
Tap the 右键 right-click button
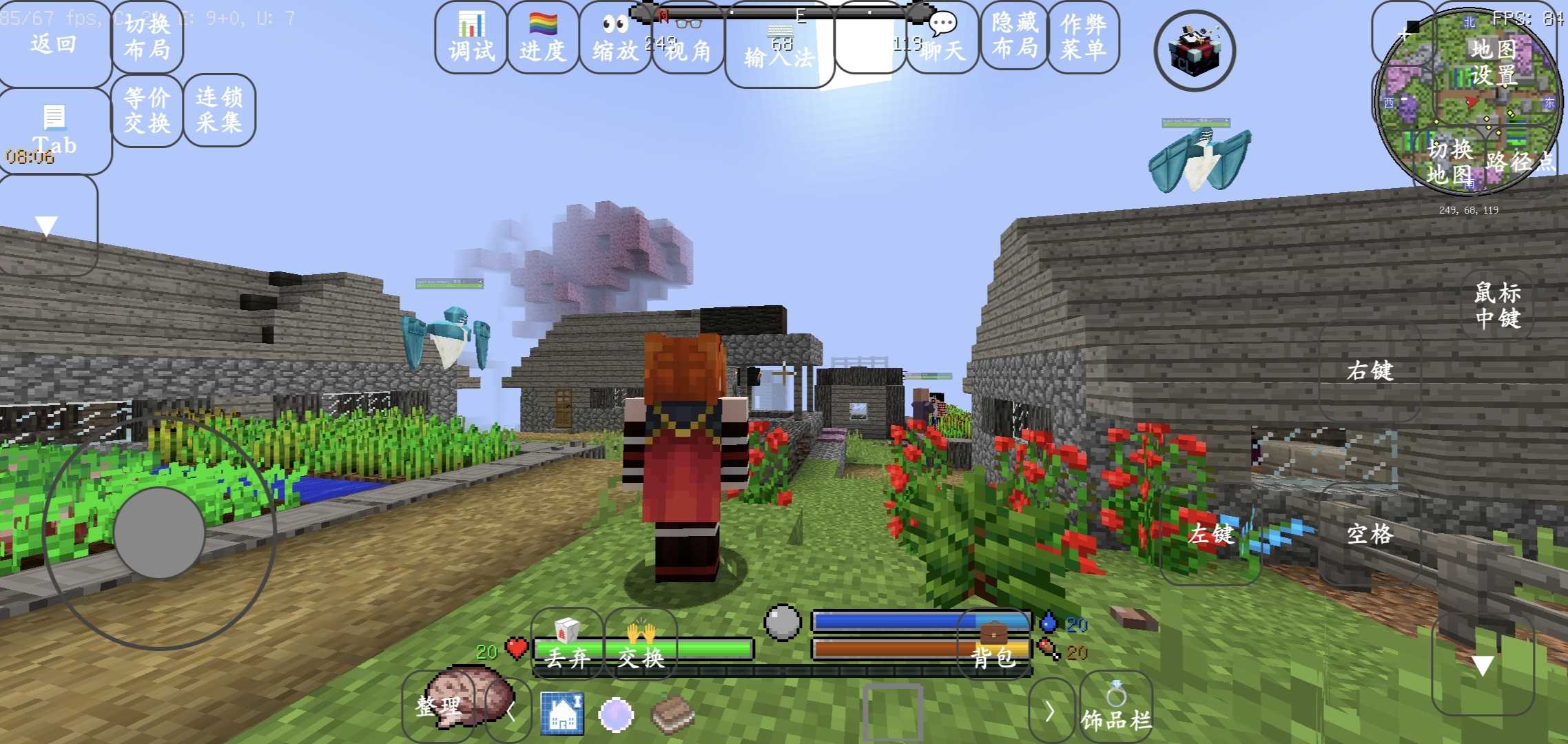coord(1370,371)
